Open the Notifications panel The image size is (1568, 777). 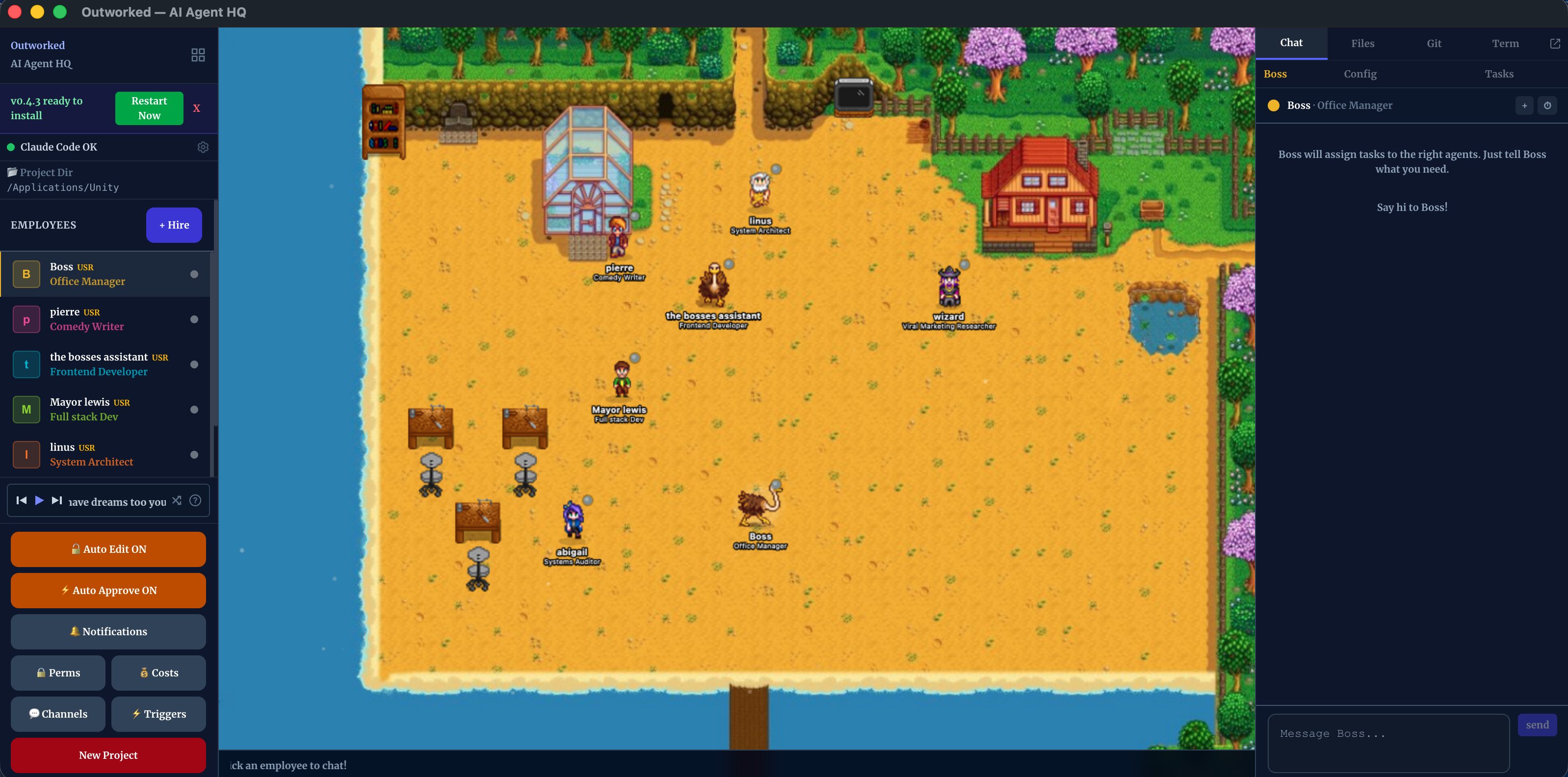click(x=108, y=632)
